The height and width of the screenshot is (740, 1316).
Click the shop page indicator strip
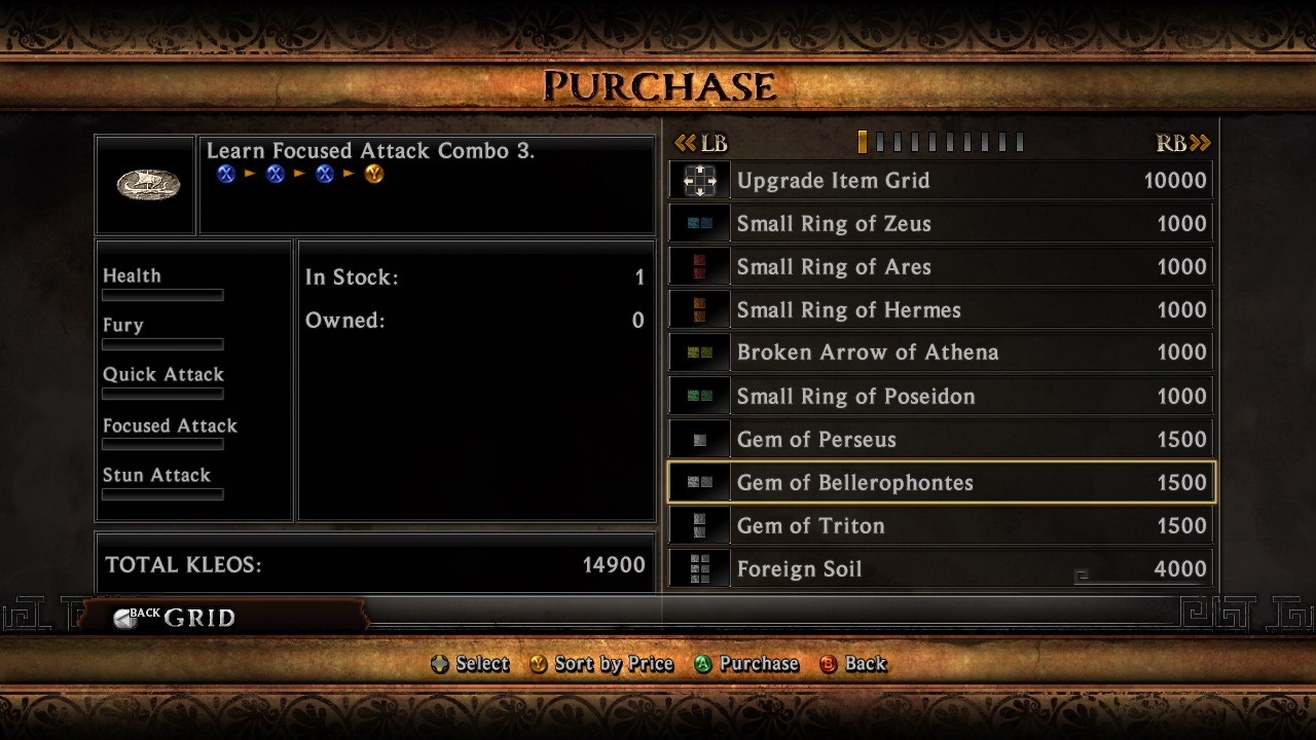pos(940,143)
